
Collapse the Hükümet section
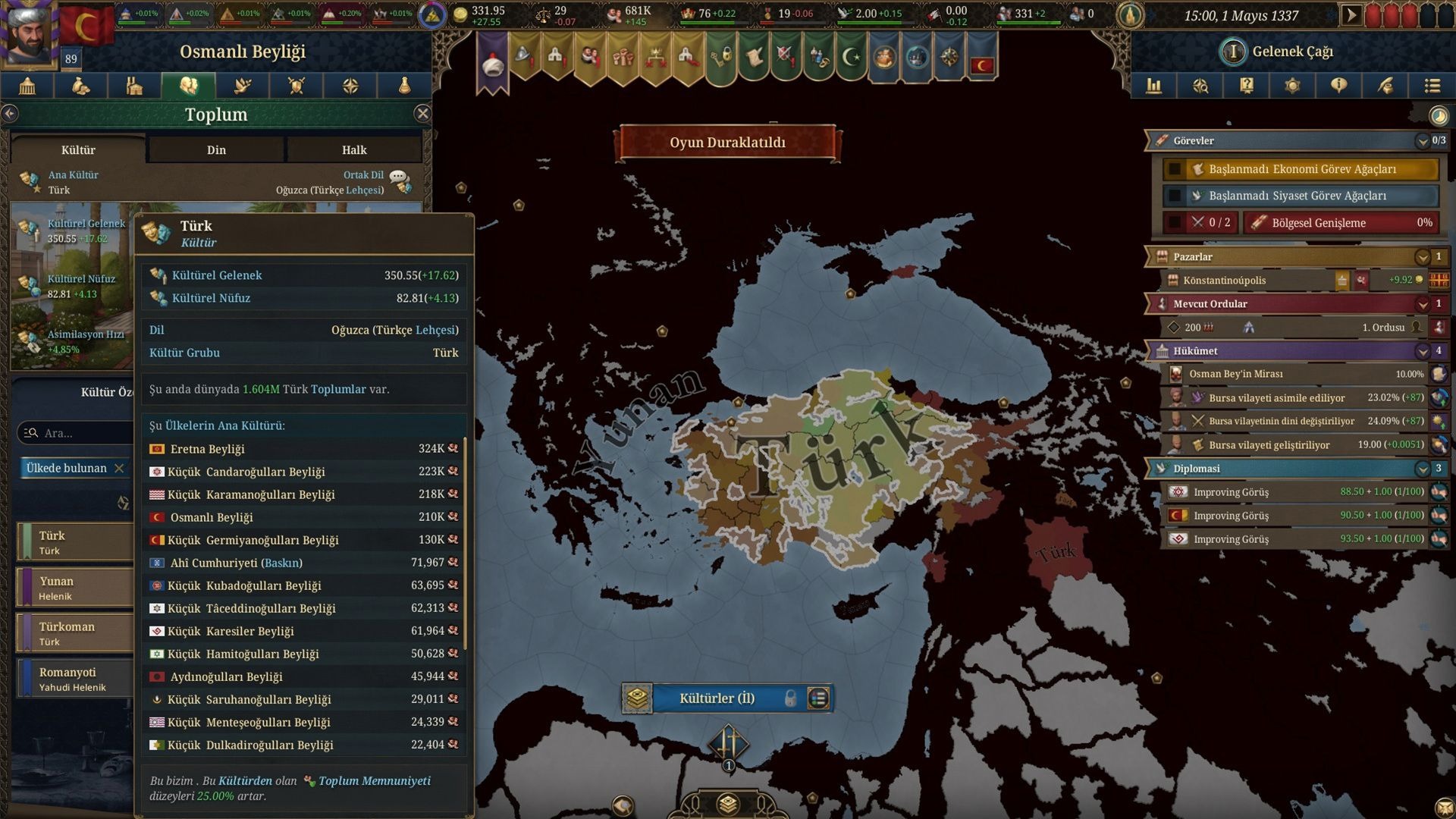coord(1422,350)
